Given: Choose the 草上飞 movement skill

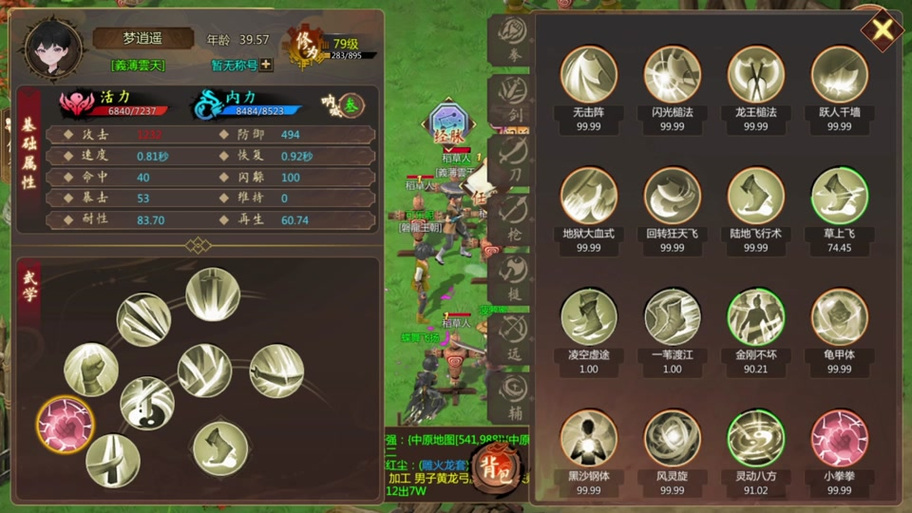Looking at the screenshot, I should pyautogui.click(x=839, y=196).
